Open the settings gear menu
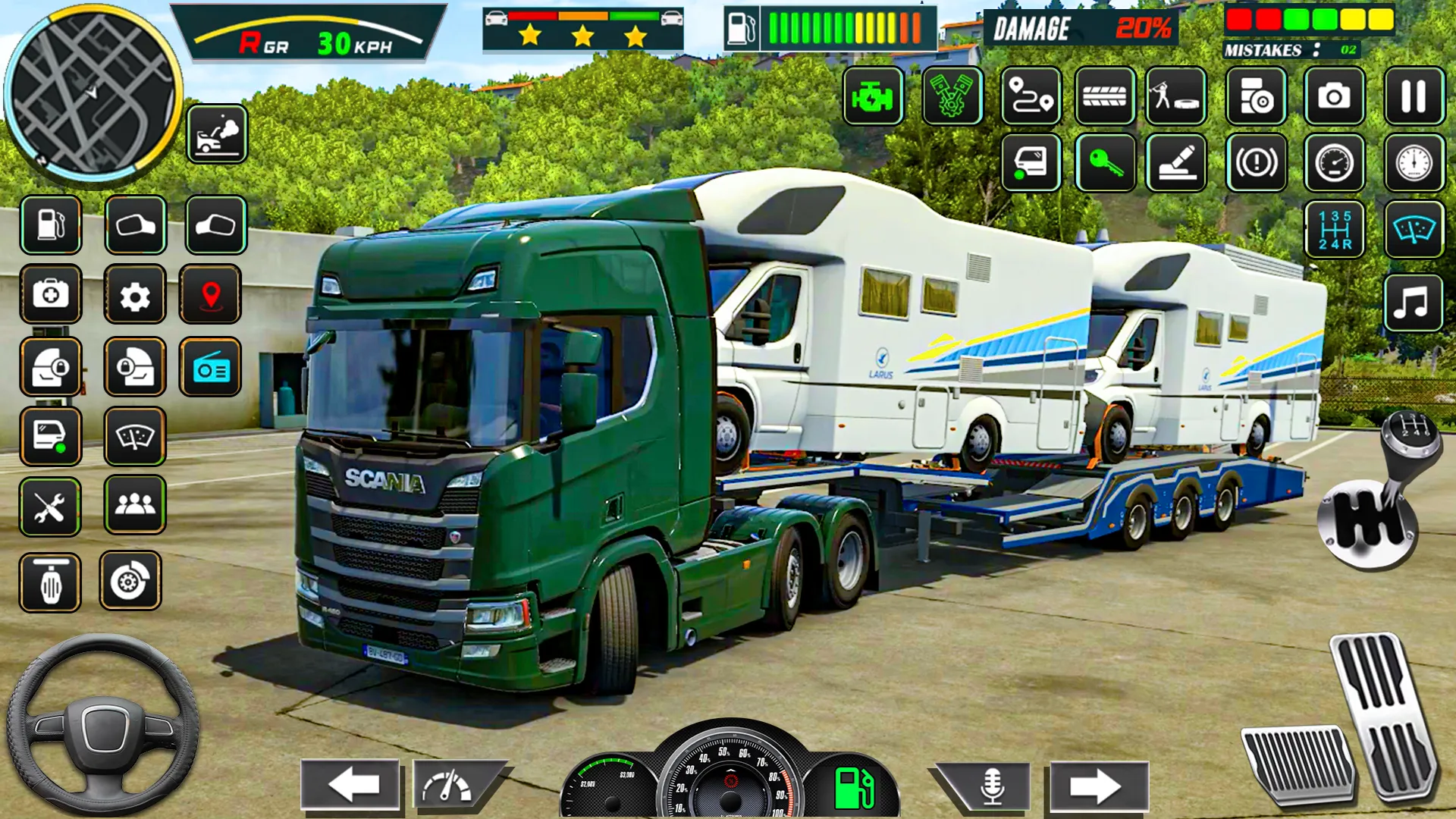This screenshot has height=819, width=1456. (x=135, y=296)
